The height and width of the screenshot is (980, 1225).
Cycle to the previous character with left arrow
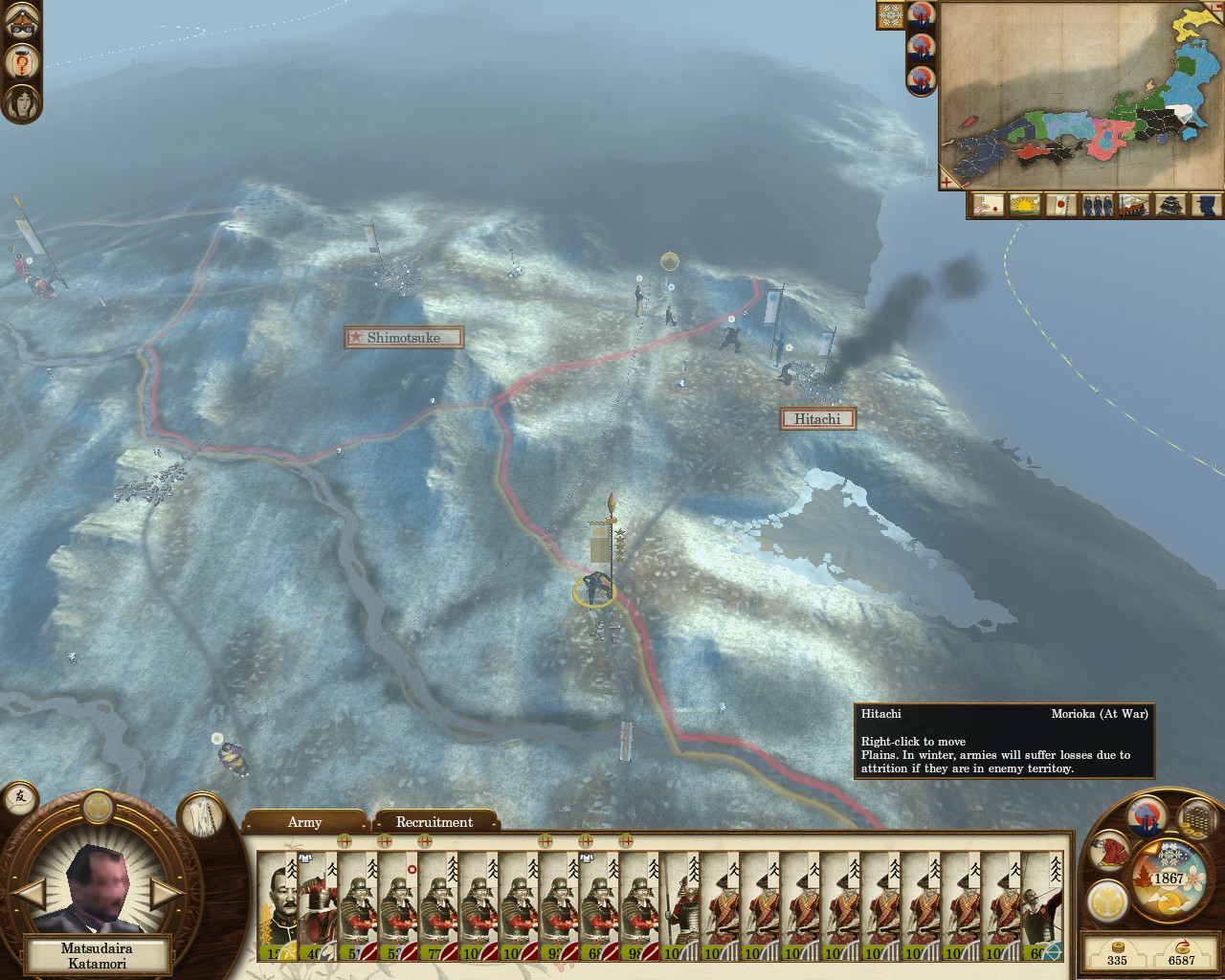point(32,896)
